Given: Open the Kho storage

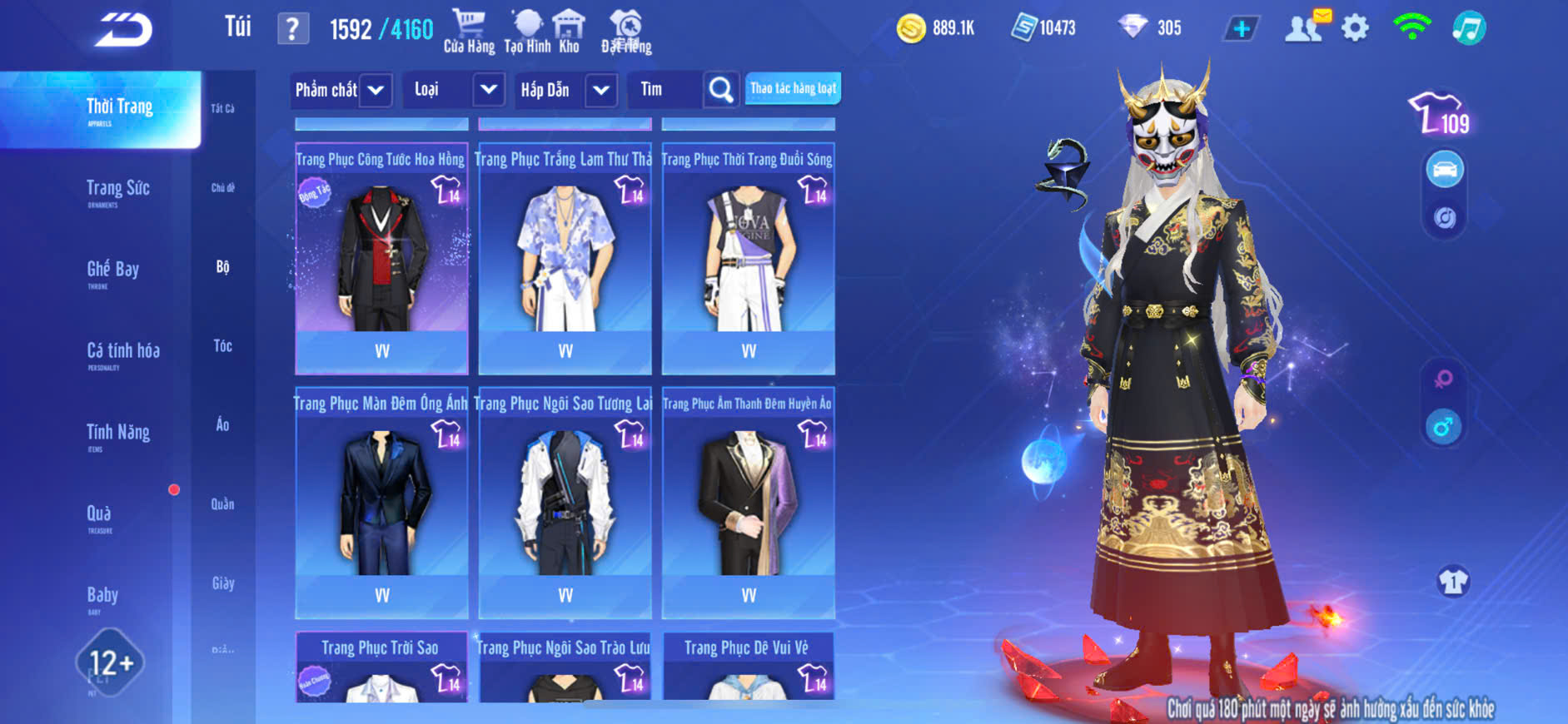Looking at the screenshot, I should tap(569, 32).
